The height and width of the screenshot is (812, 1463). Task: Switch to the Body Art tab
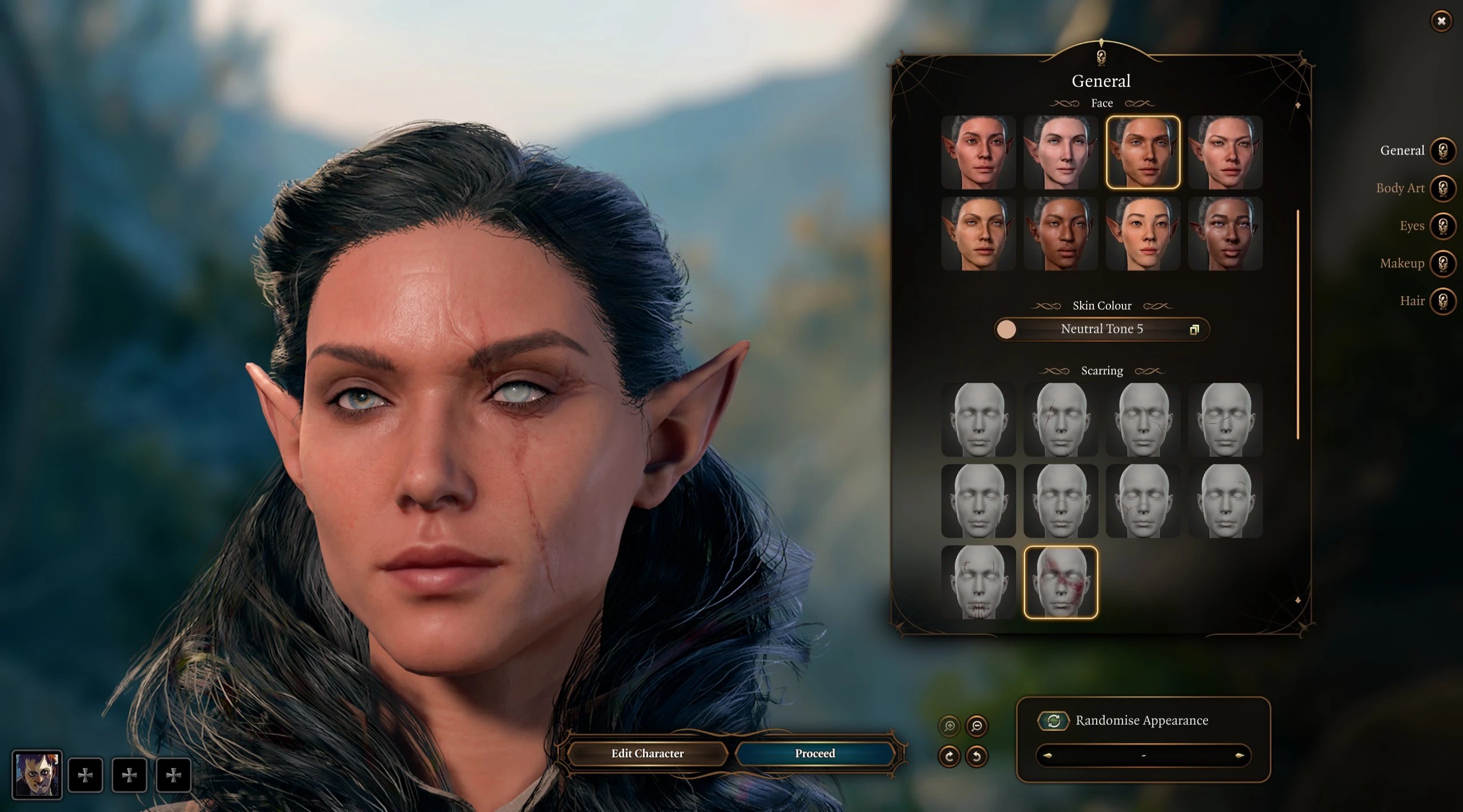pos(1442,188)
